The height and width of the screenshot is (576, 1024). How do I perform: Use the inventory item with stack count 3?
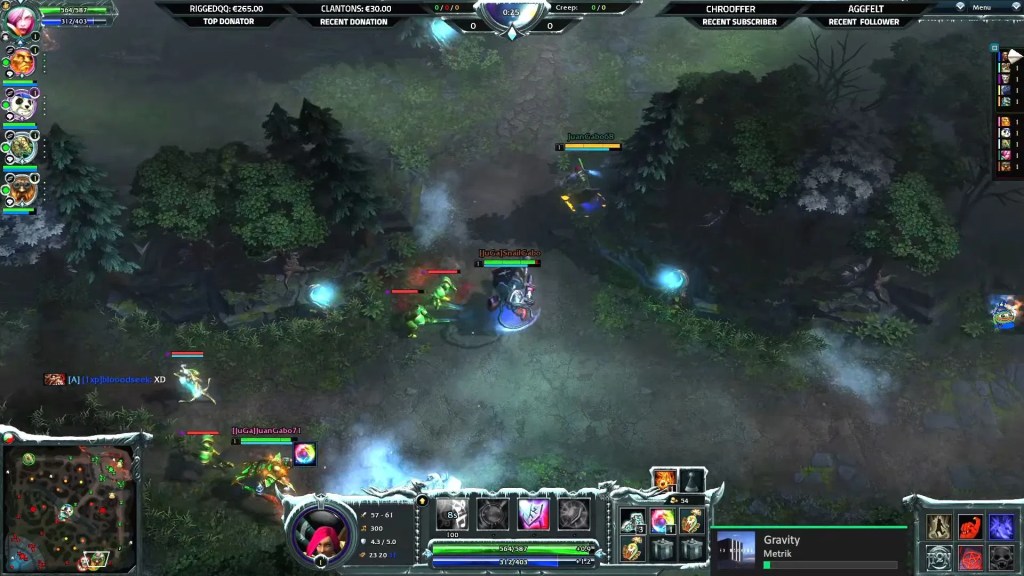632,521
